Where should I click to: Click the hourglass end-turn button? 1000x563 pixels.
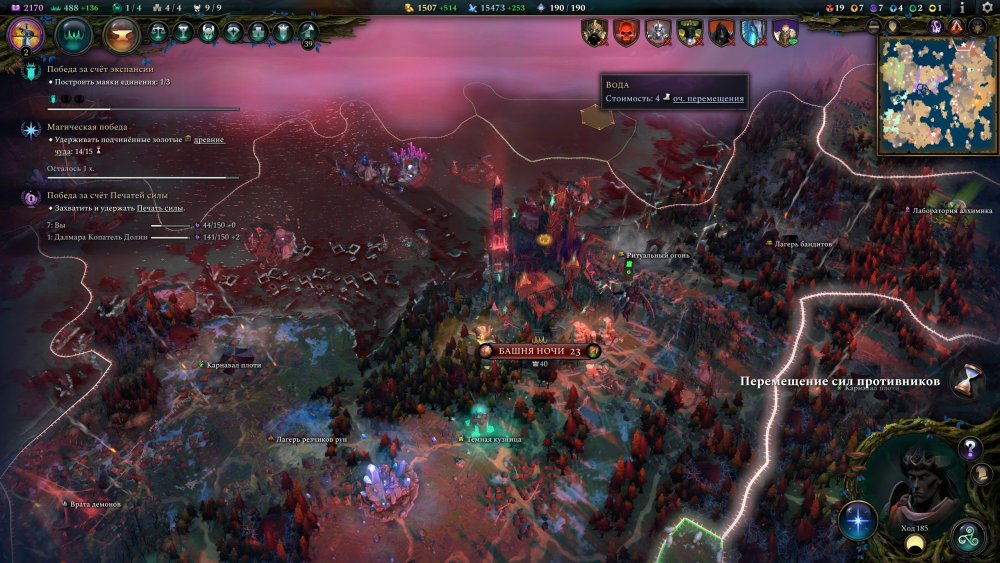[x=966, y=380]
